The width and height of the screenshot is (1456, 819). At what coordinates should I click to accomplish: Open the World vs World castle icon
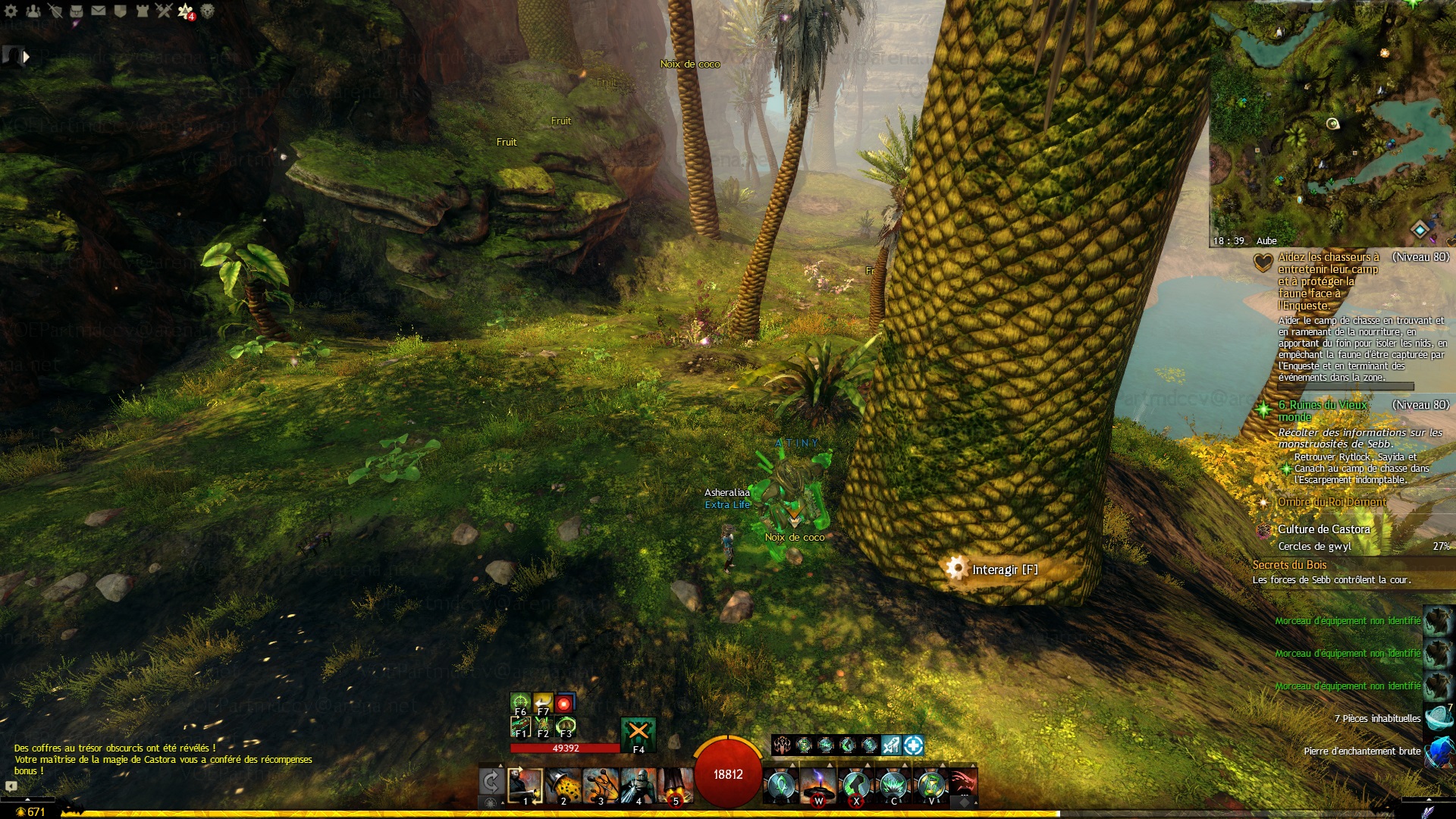[143, 11]
